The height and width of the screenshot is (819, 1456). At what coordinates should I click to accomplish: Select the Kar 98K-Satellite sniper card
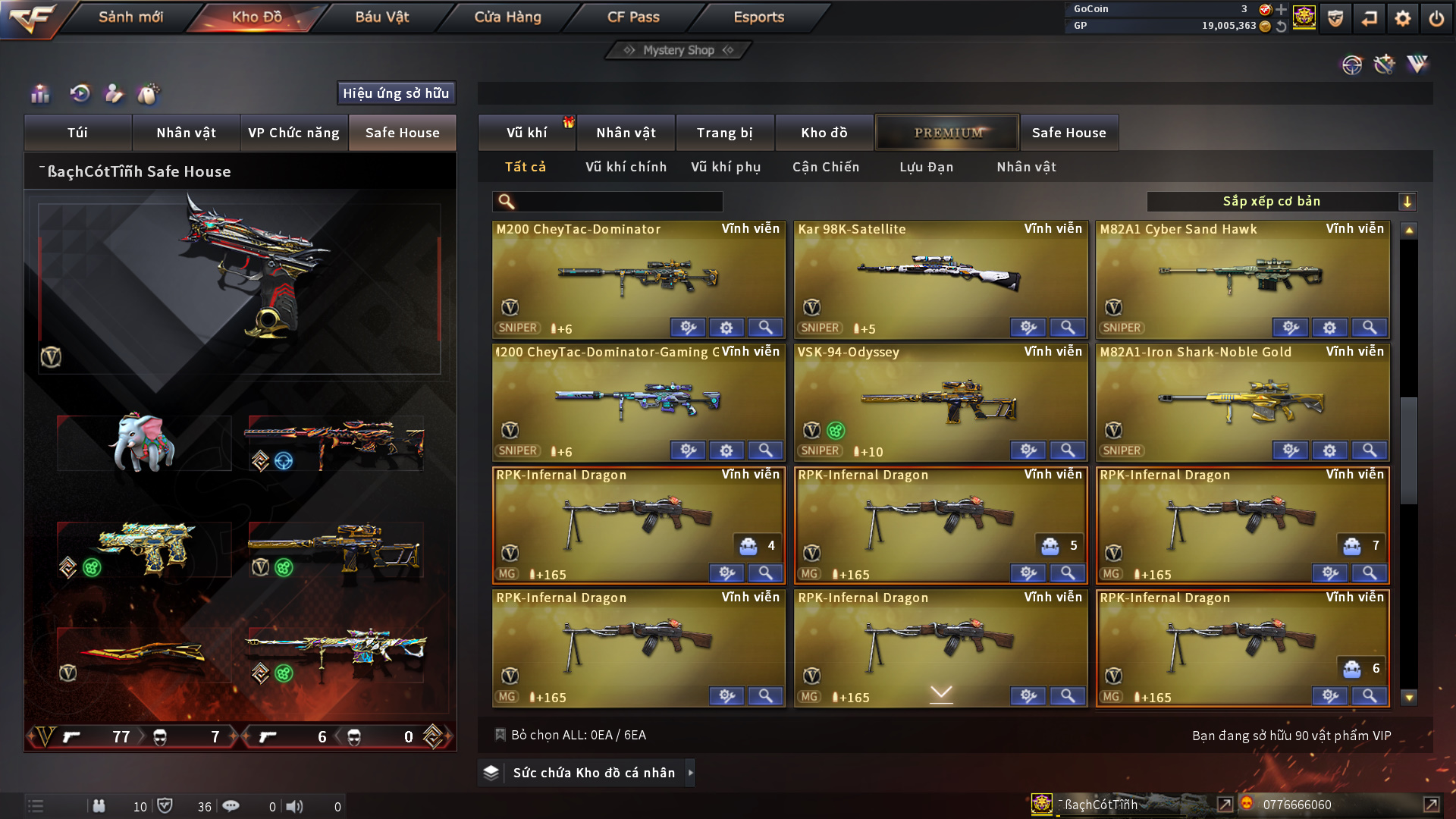point(940,277)
